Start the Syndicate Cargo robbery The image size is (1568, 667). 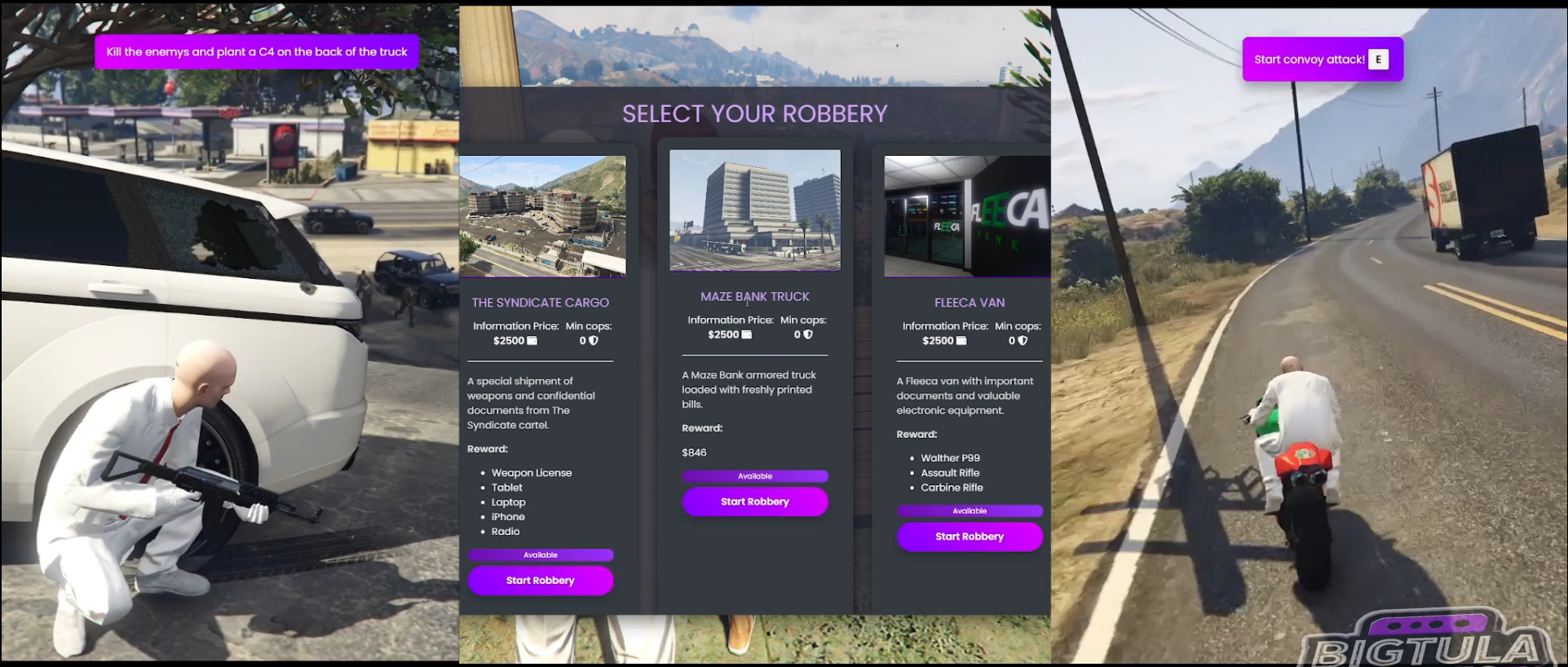click(x=540, y=580)
